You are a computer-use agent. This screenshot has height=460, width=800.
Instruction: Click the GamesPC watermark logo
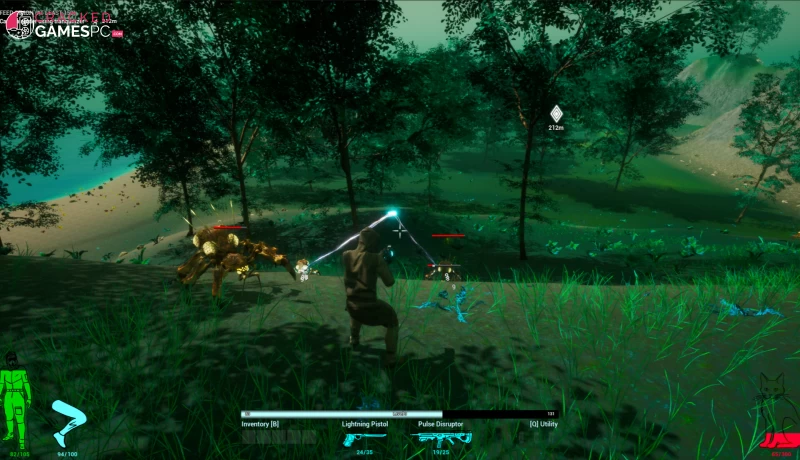pos(62,27)
